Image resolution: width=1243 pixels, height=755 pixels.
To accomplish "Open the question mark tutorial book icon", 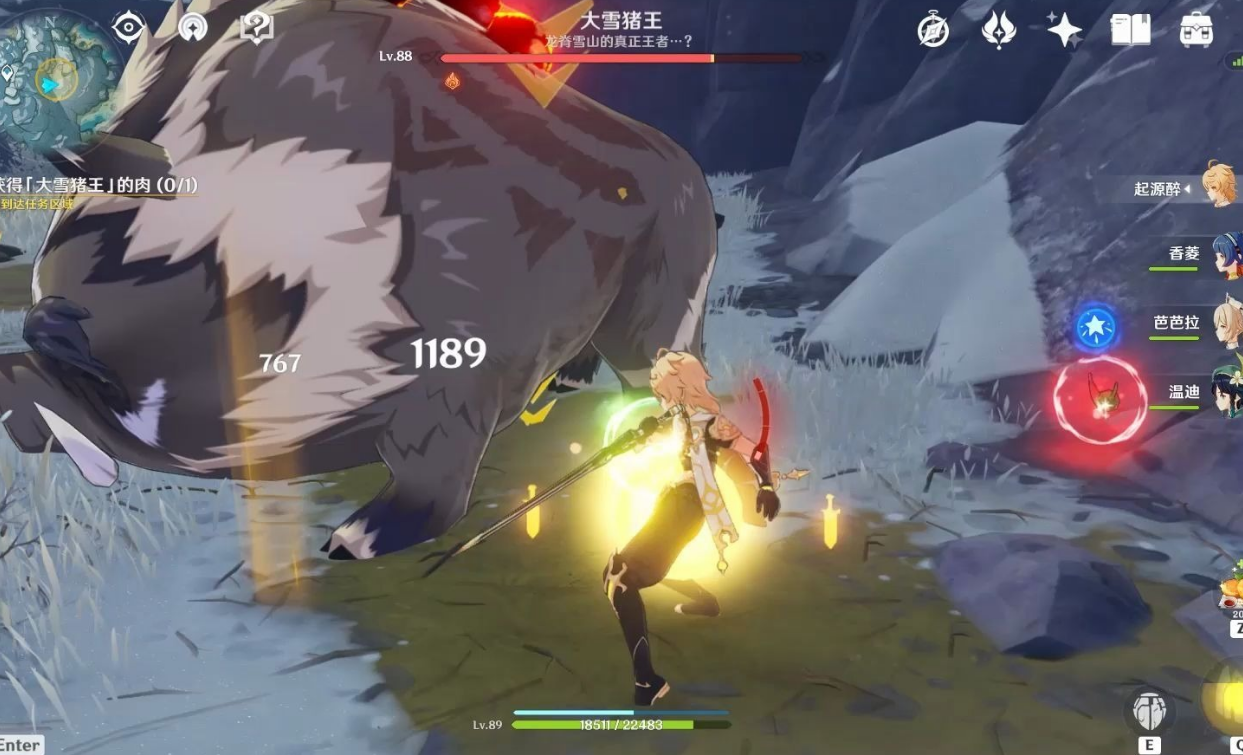I will tap(257, 27).
